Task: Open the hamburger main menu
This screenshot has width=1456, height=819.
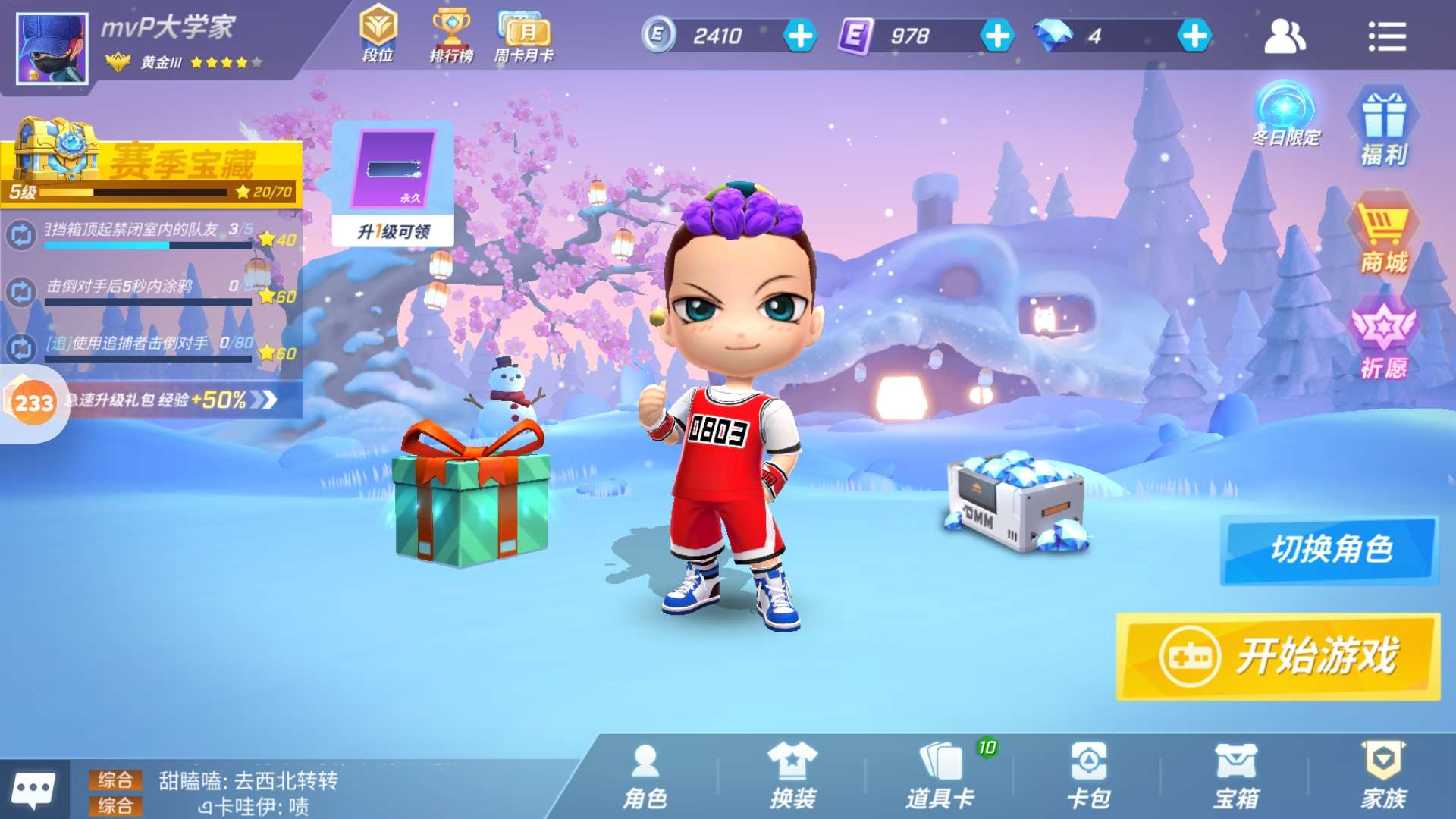Action: click(1387, 36)
